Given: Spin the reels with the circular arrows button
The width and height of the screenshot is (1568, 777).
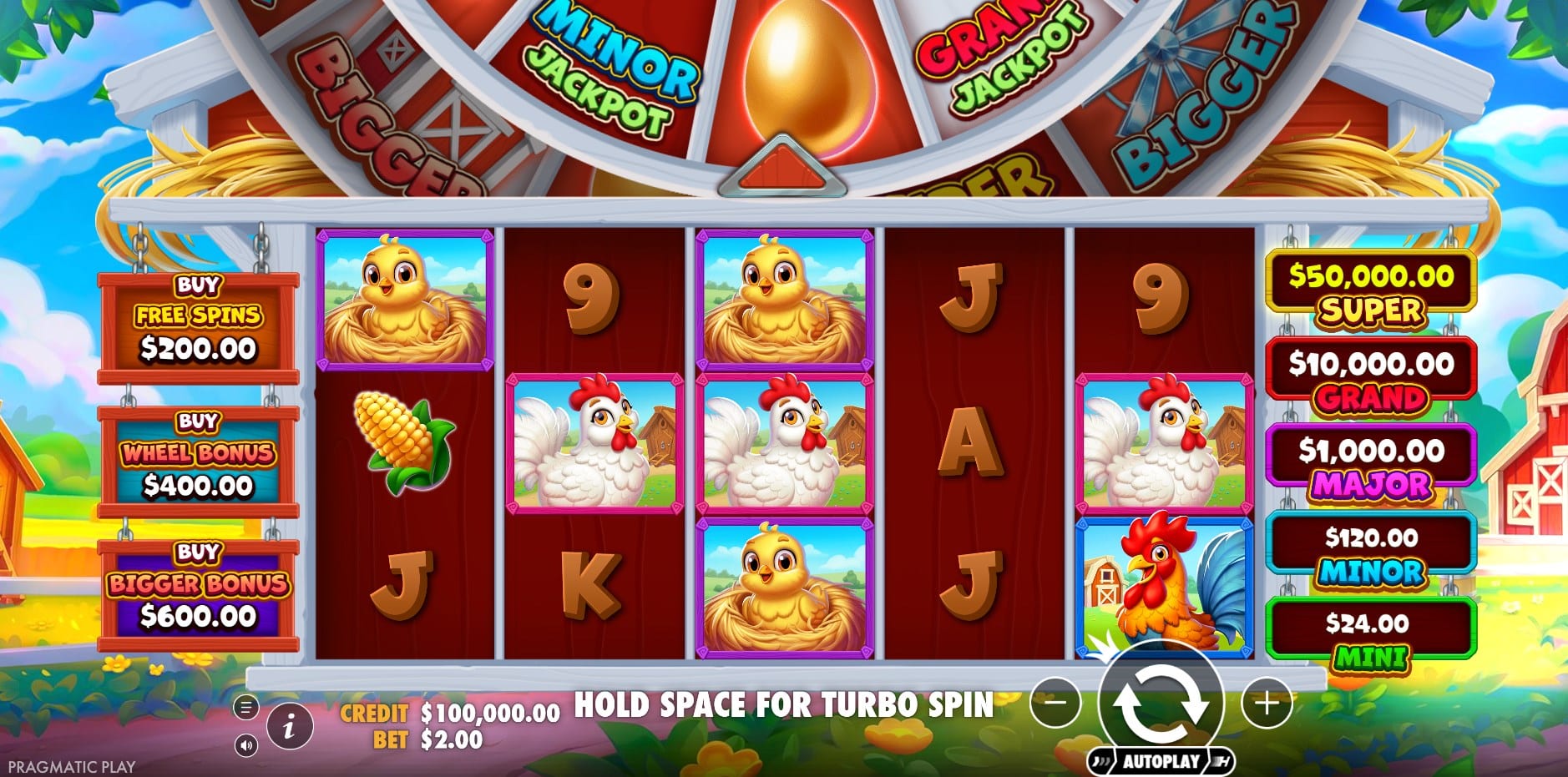Looking at the screenshot, I should click(x=1161, y=702).
